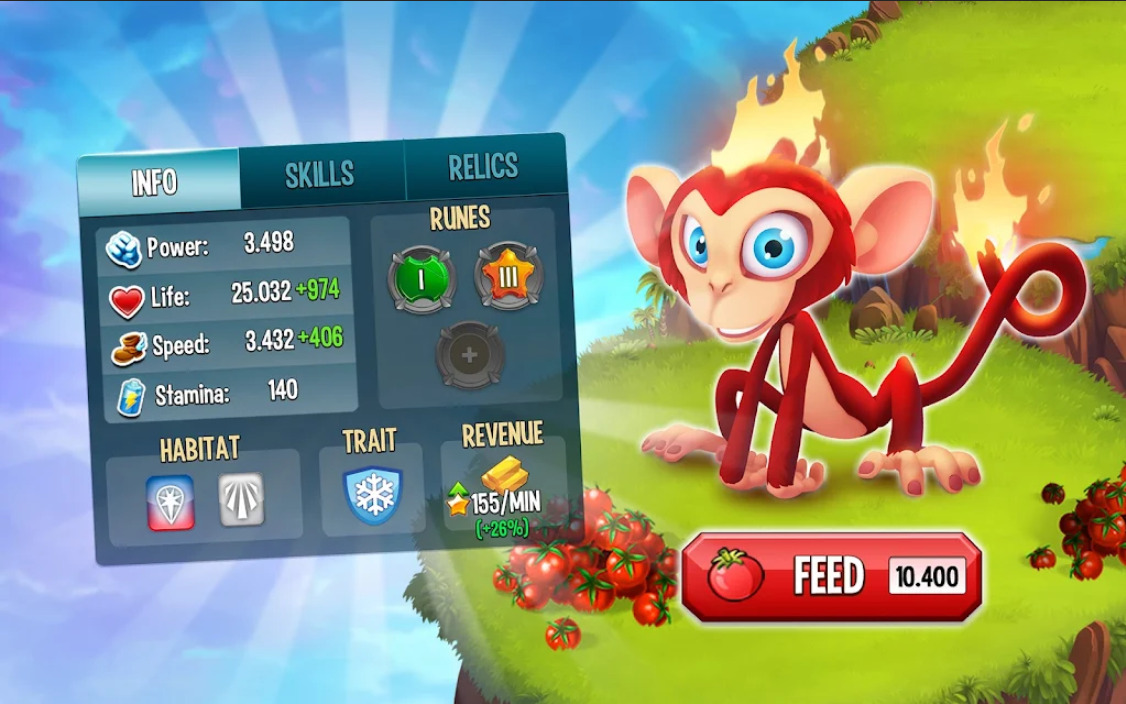Screen dimensions: 1126x704
Task: Switch to the Info tab
Action: [157, 181]
